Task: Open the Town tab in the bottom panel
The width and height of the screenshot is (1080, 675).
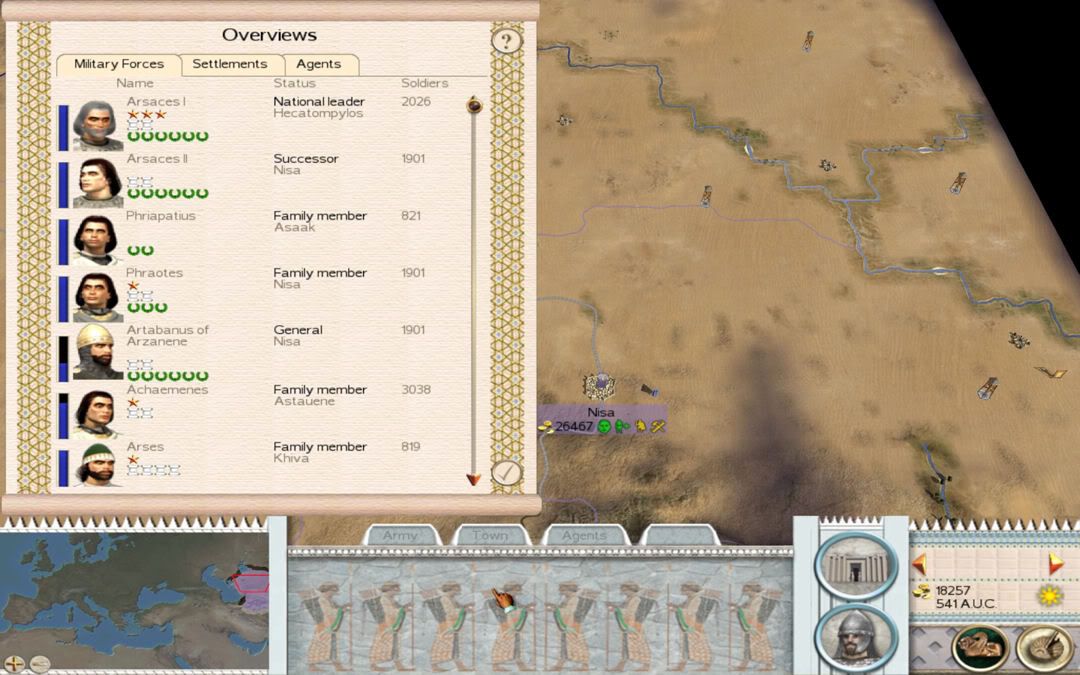Action: click(x=490, y=536)
